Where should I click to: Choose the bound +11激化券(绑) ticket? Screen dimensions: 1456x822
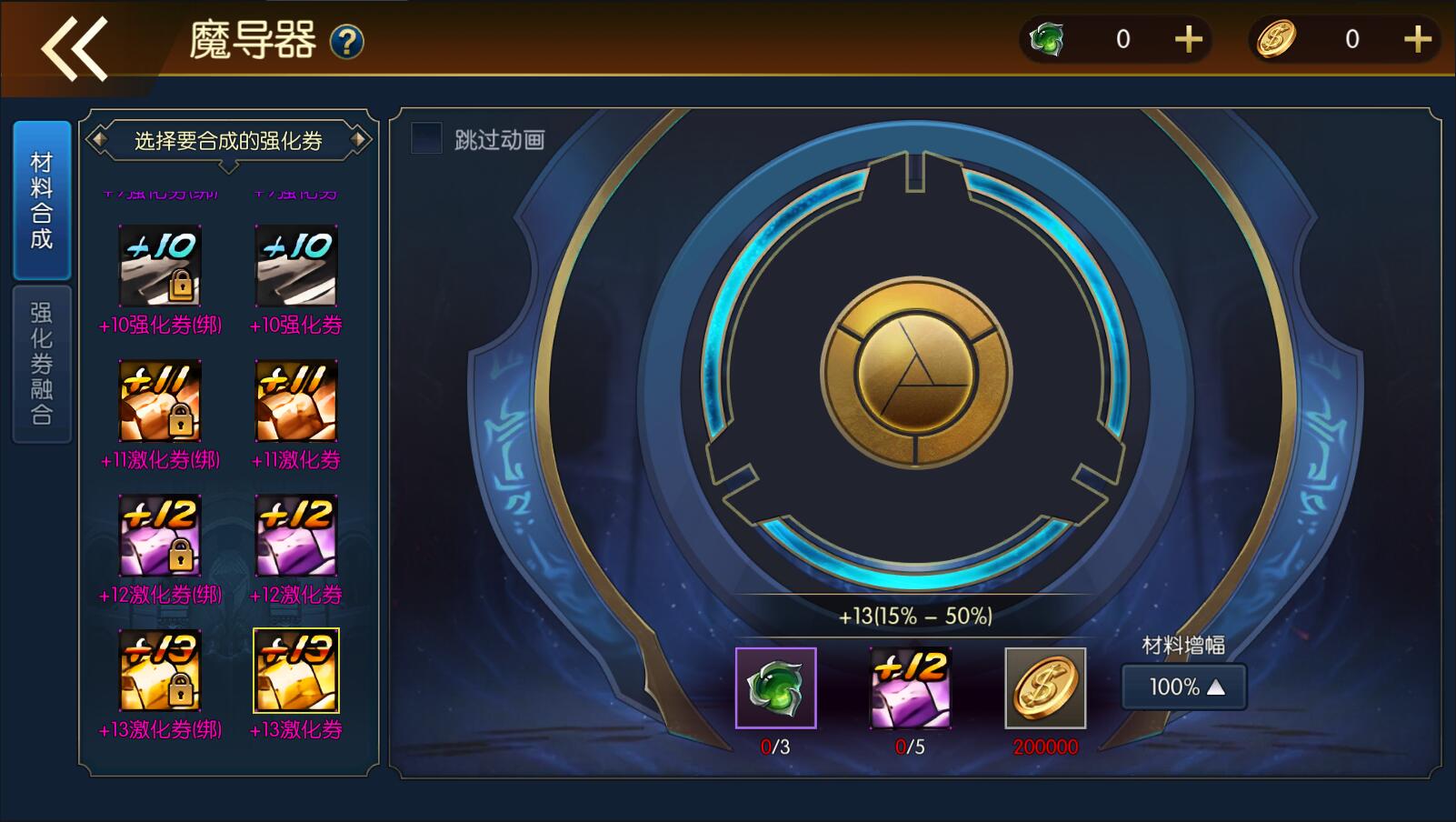tap(160, 401)
